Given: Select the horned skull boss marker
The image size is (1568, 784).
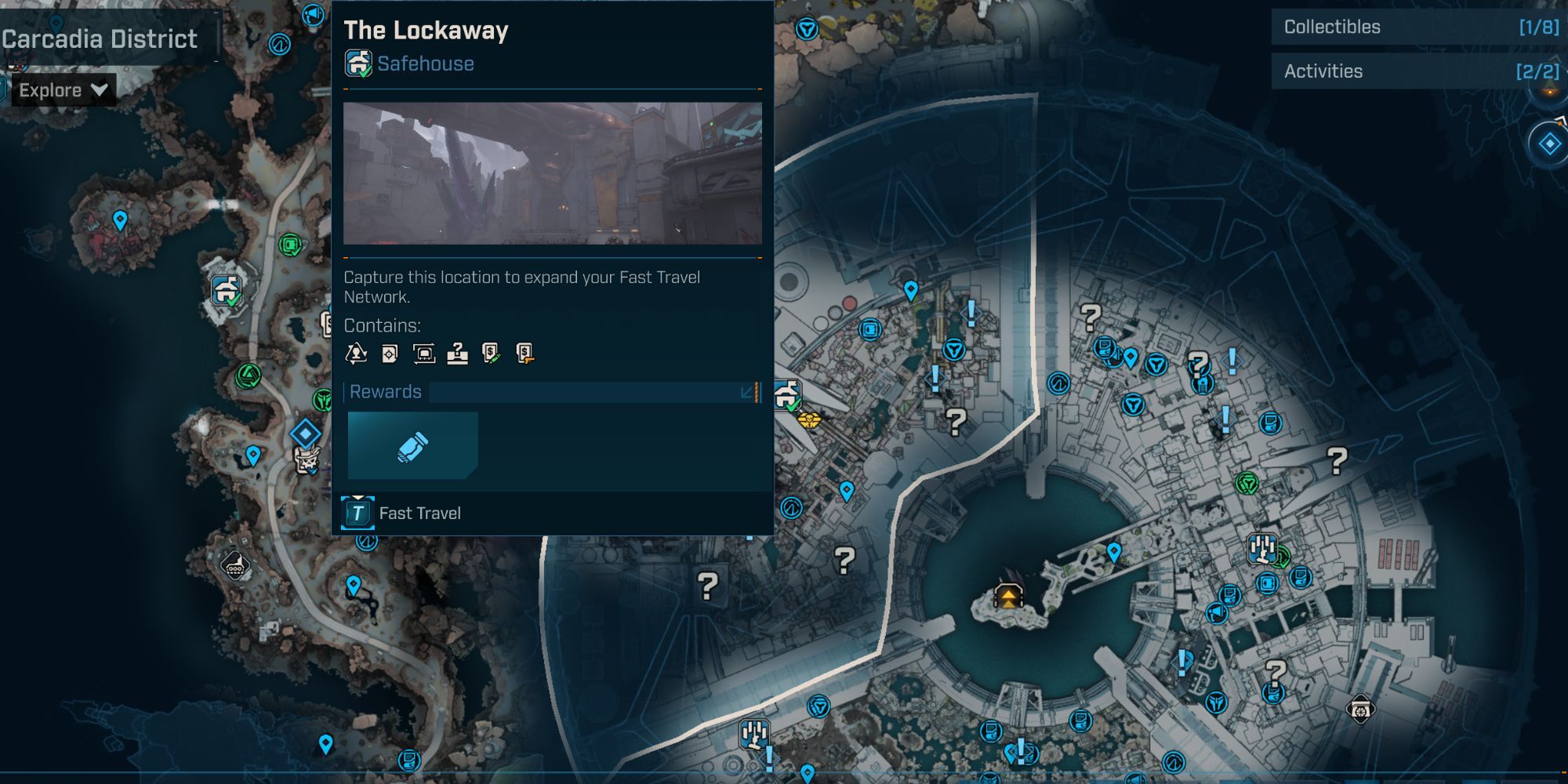Looking at the screenshot, I should (307, 460).
